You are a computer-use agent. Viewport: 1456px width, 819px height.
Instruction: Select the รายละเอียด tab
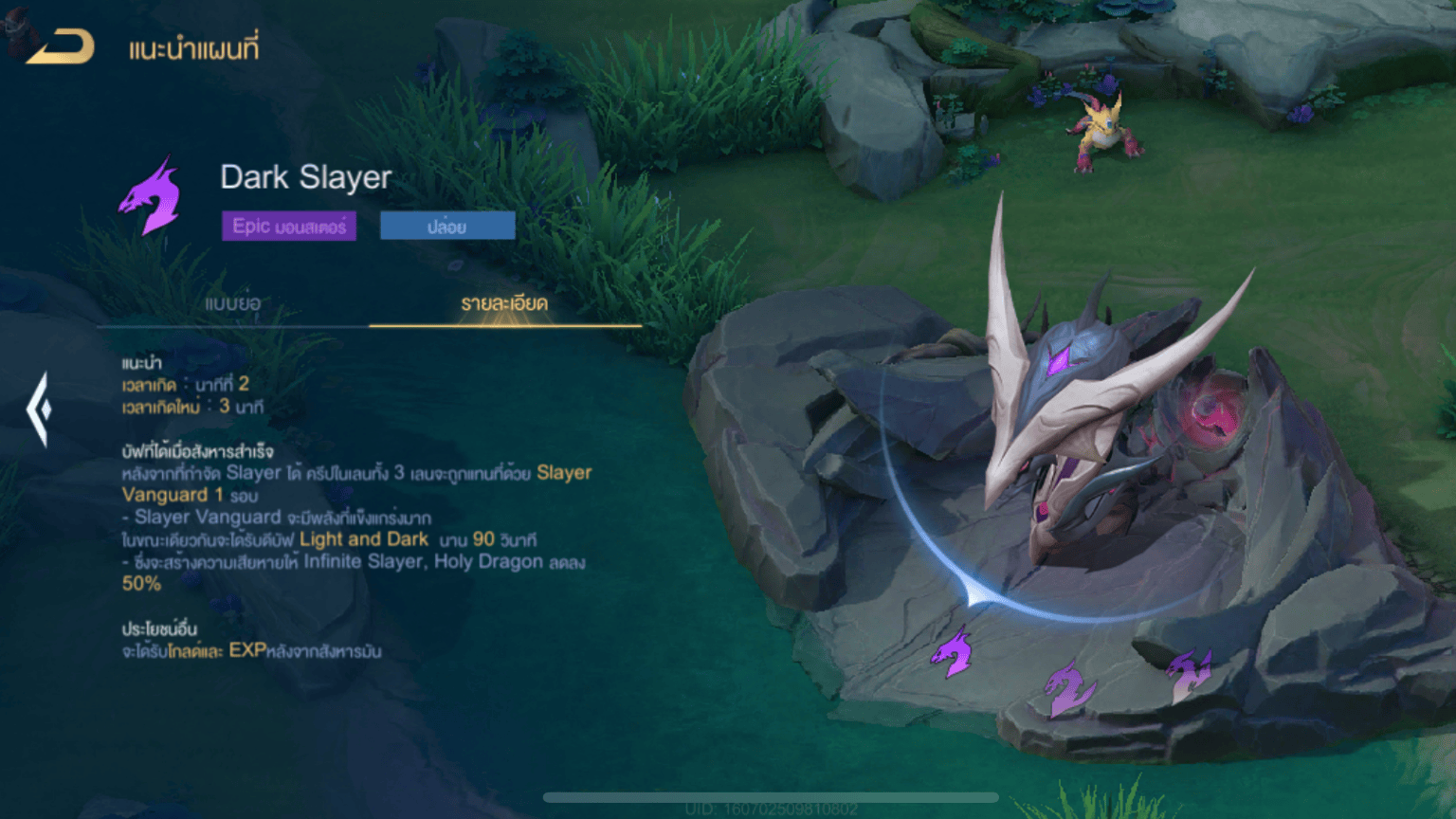click(x=504, y=303)
